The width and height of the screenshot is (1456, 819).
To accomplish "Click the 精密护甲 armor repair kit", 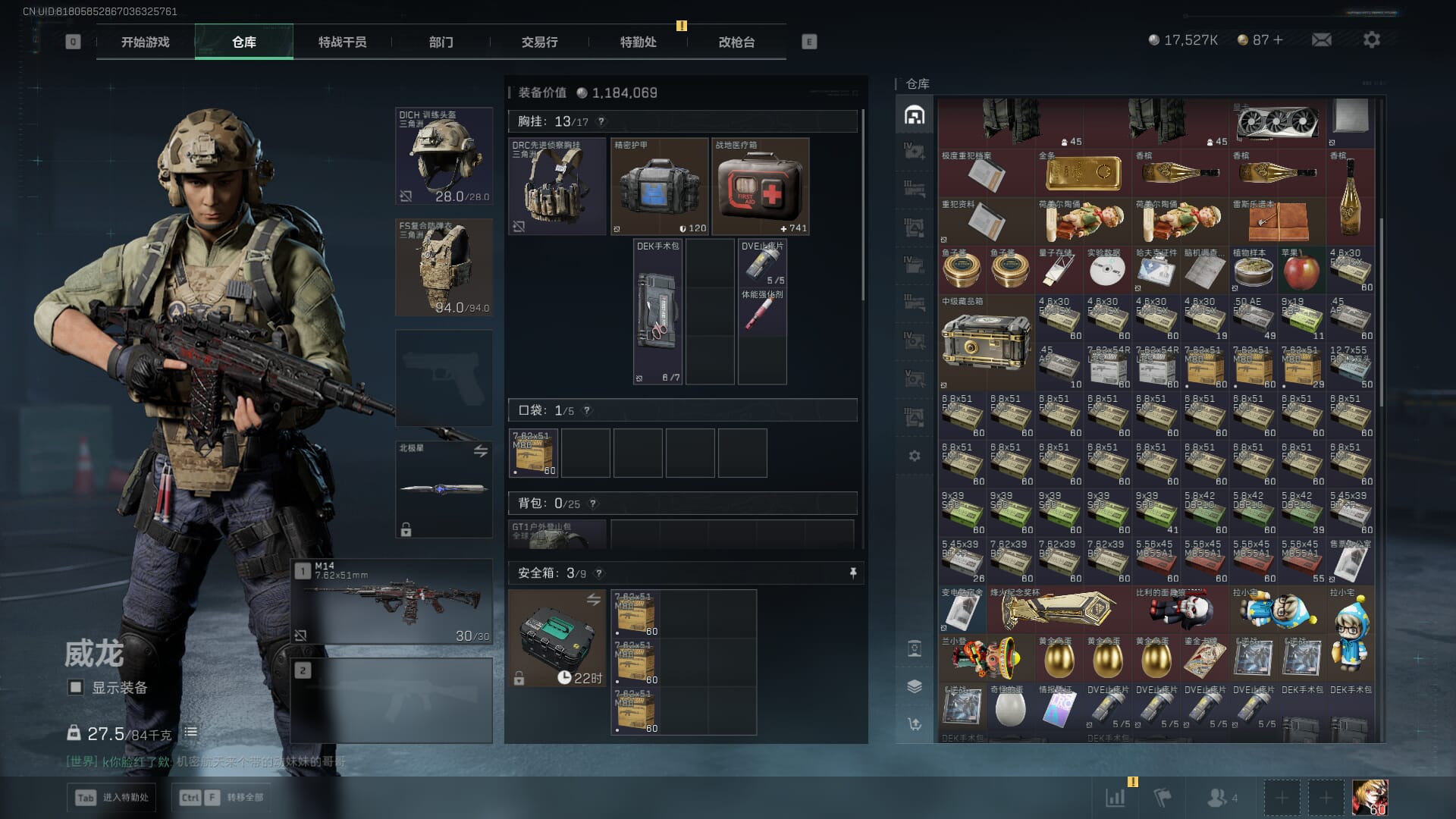I will 659,187.
